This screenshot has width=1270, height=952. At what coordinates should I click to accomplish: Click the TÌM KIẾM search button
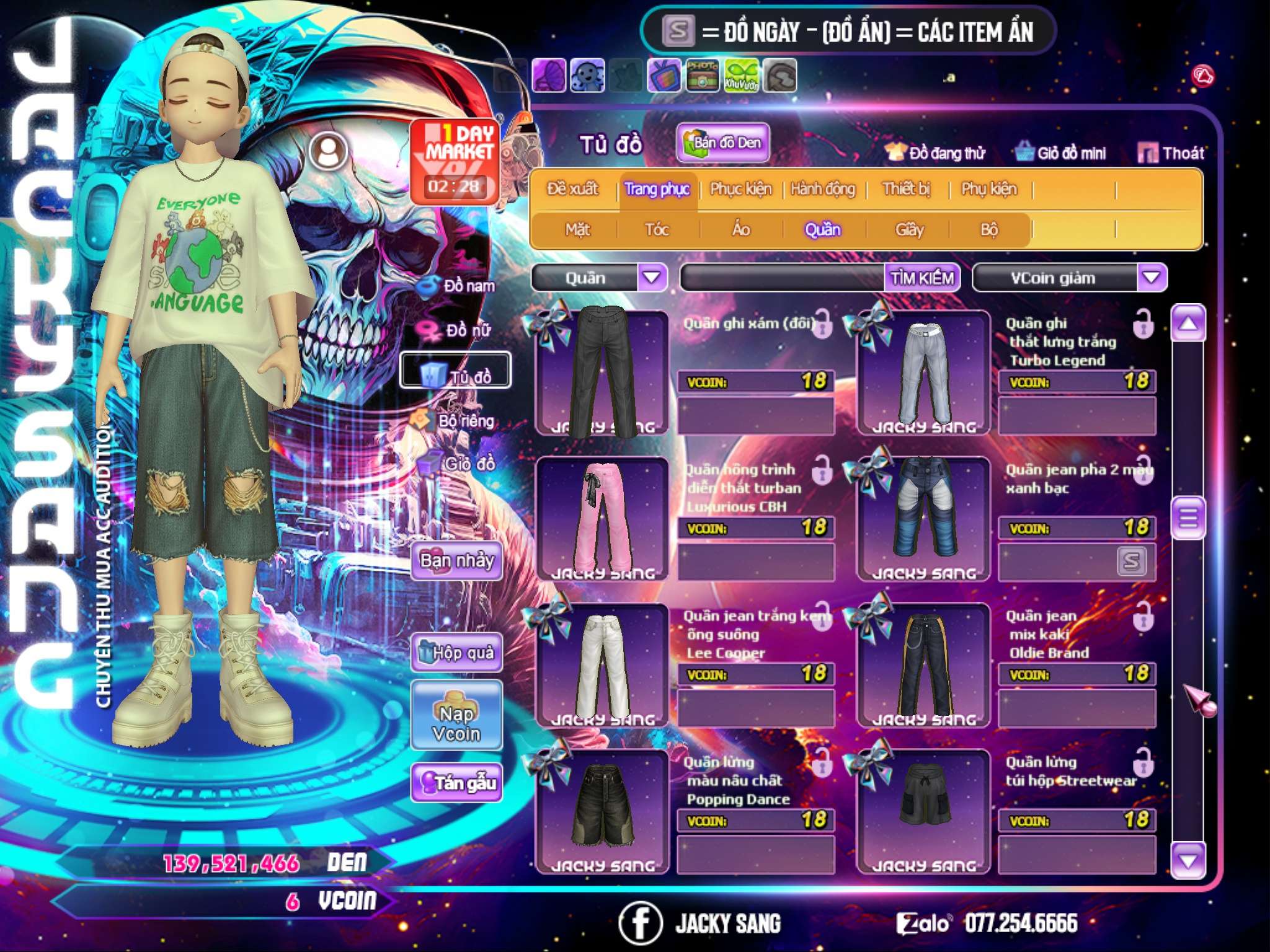click(x=922, y=278)
